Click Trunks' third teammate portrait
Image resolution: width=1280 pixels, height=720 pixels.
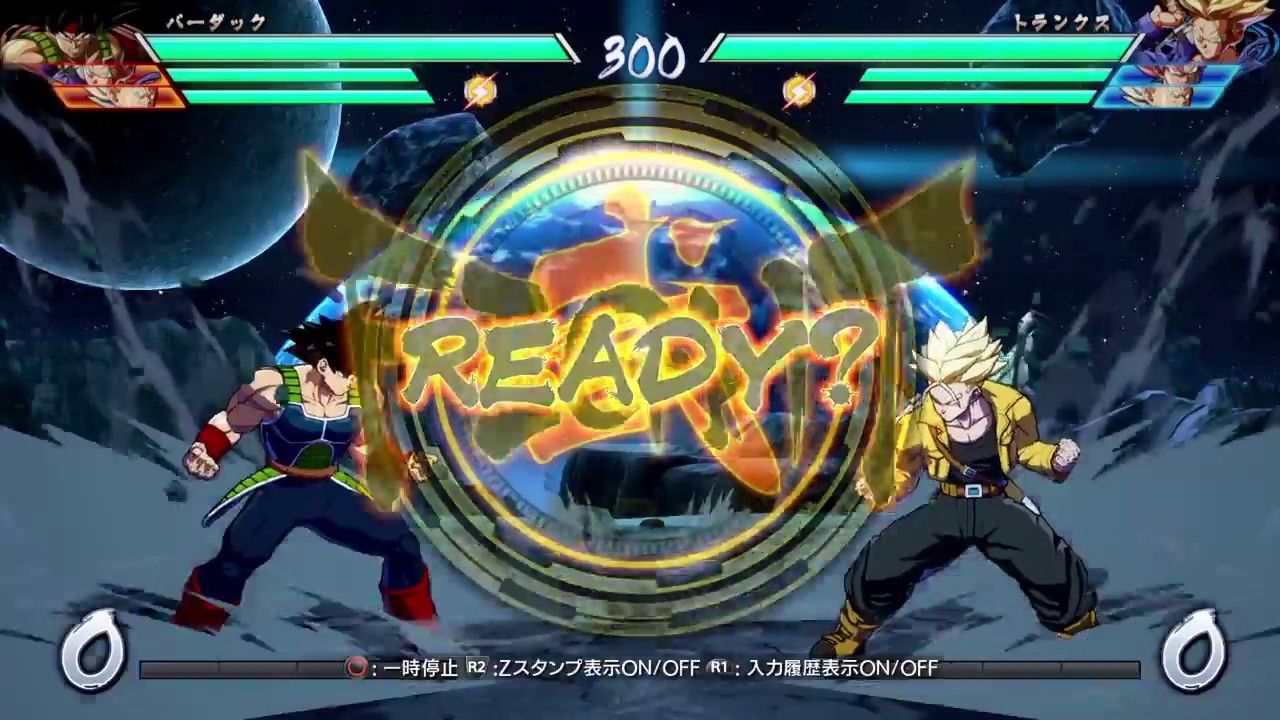click(1160, 97)
